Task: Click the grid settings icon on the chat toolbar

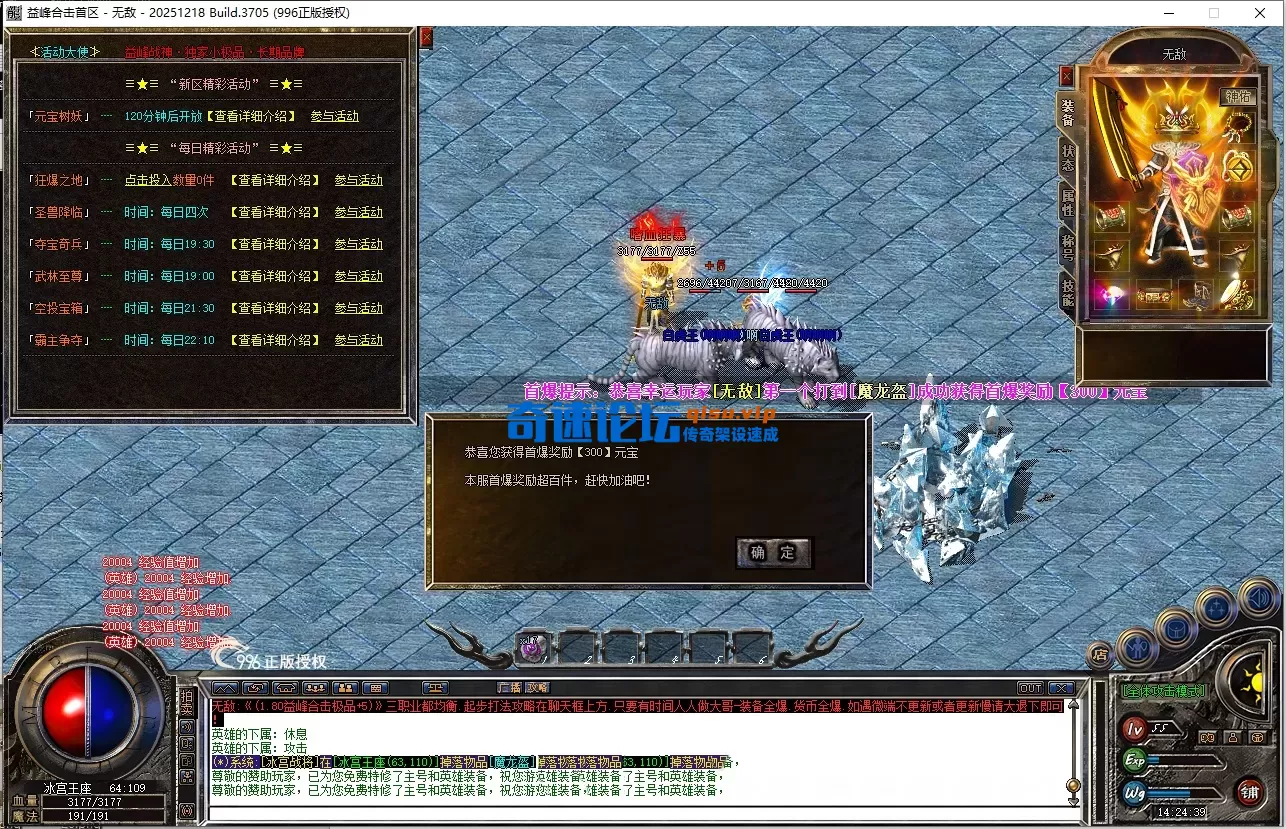Action: (374, 687)
